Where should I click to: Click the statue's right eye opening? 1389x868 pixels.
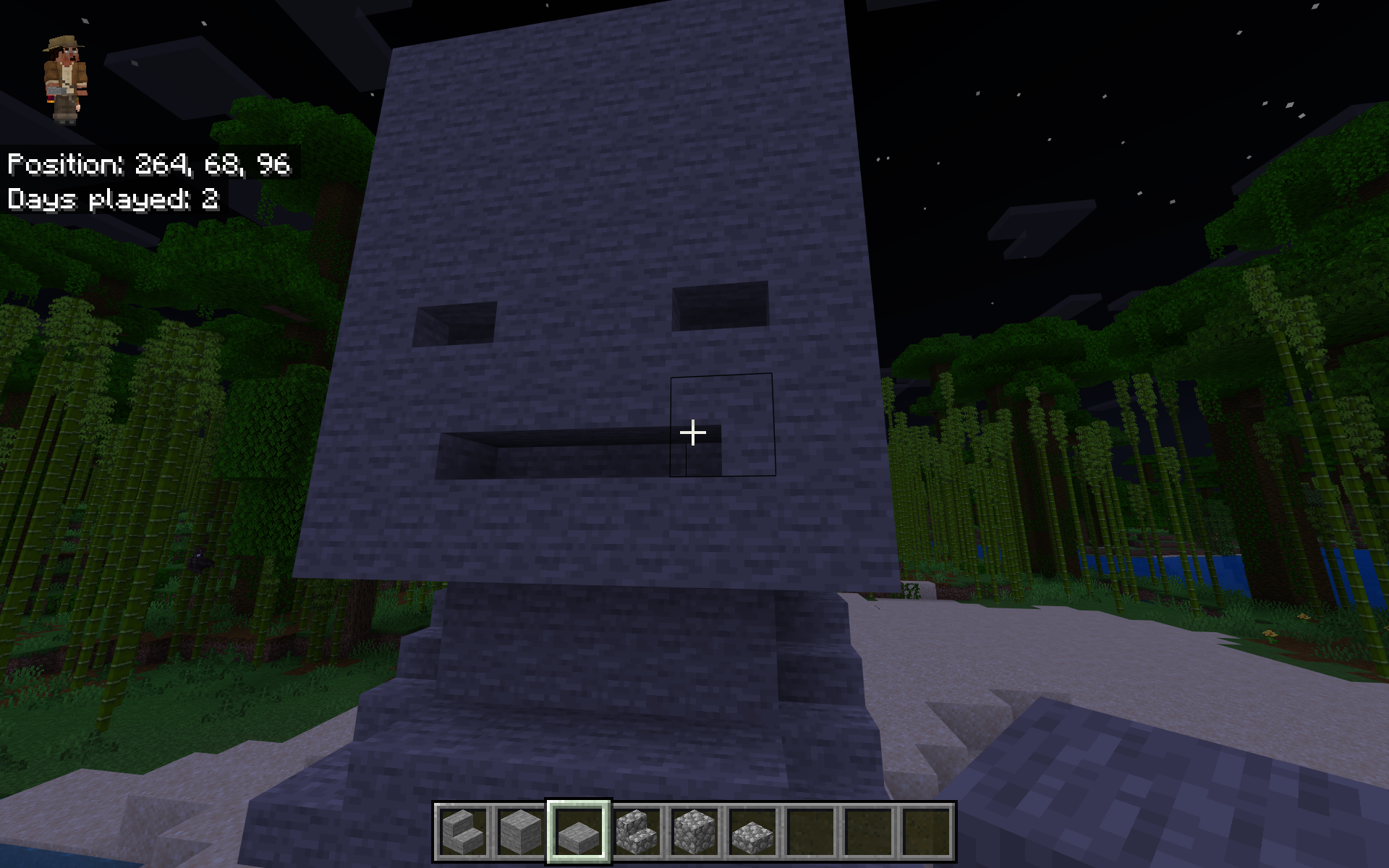(x=720, y=304)
